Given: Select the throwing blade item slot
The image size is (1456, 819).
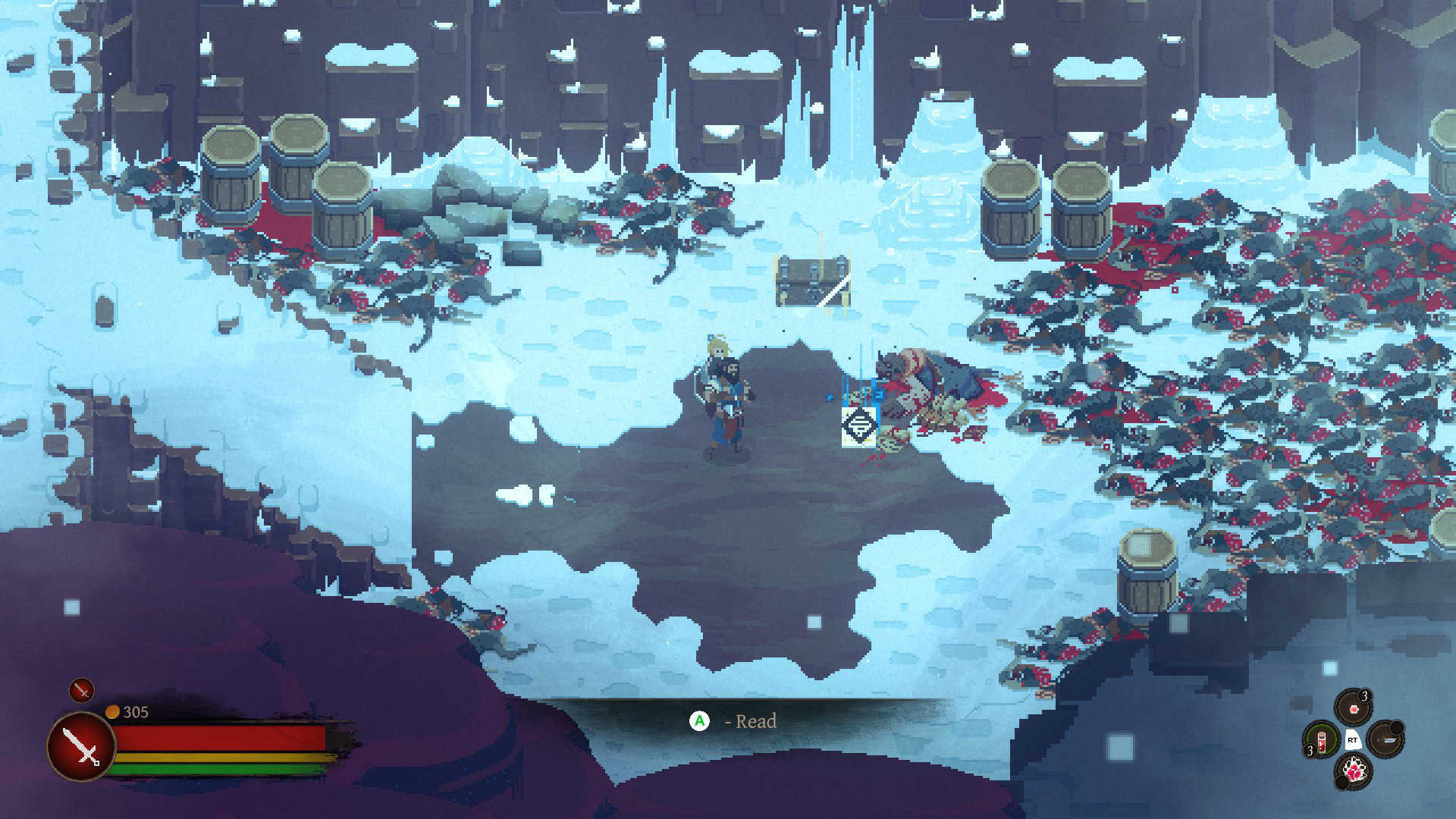Looking at the screenshot, I should click(1385, 739).
